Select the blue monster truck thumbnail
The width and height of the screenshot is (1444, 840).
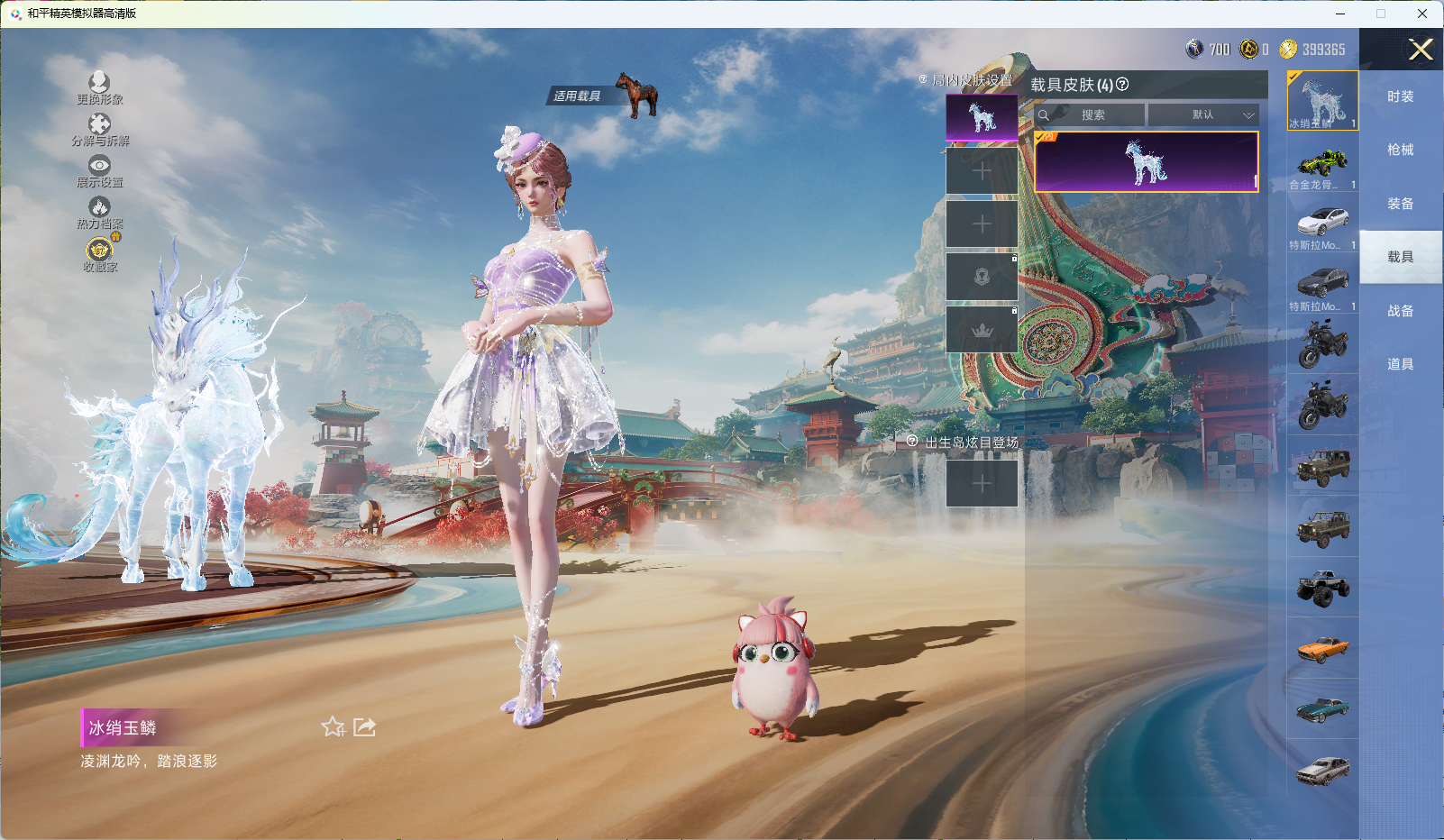click(x=1322, y=588)
